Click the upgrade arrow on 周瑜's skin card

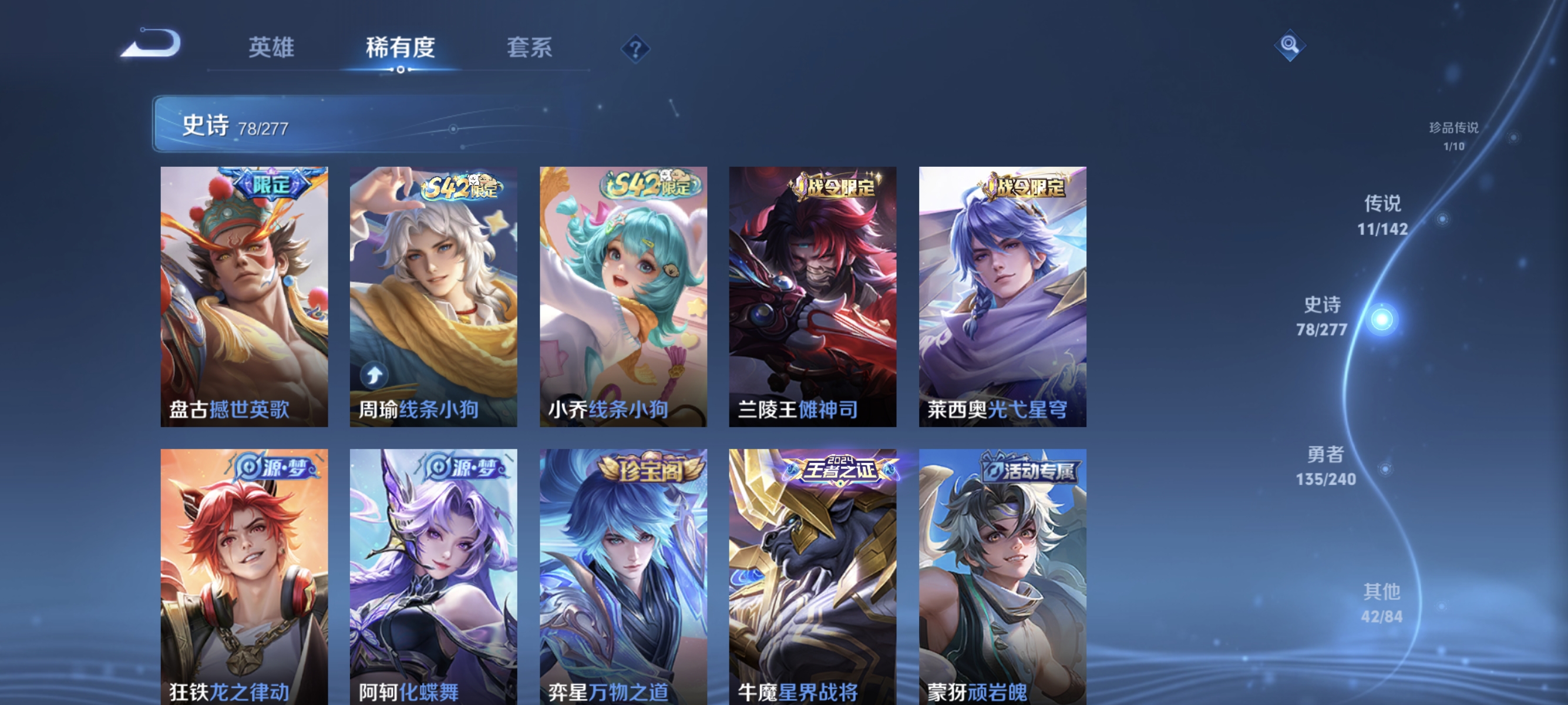(x=374, y=375)
